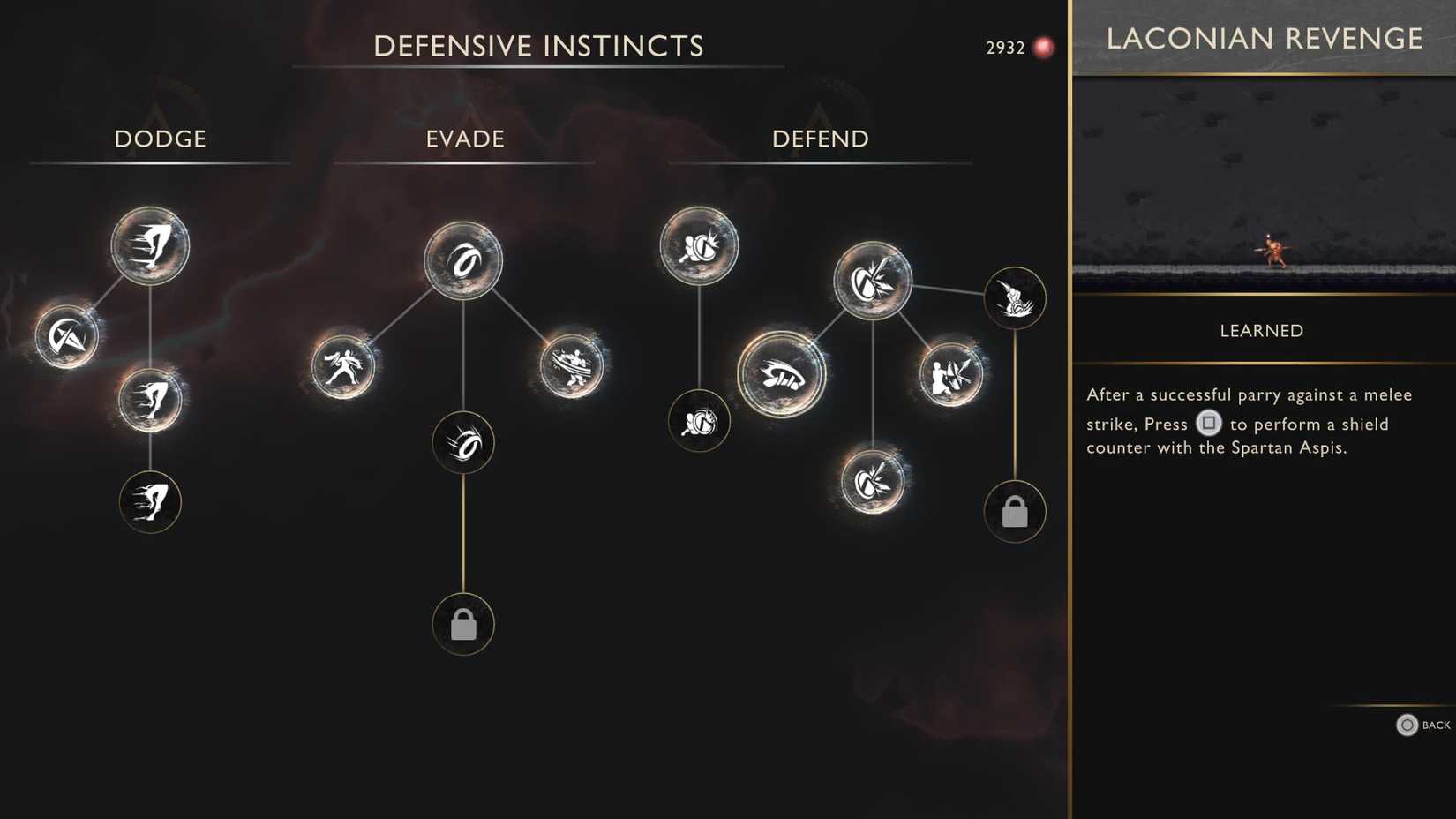
Task: Click the locked skill node beneath the Evade tree
Action: click(463, 623)
